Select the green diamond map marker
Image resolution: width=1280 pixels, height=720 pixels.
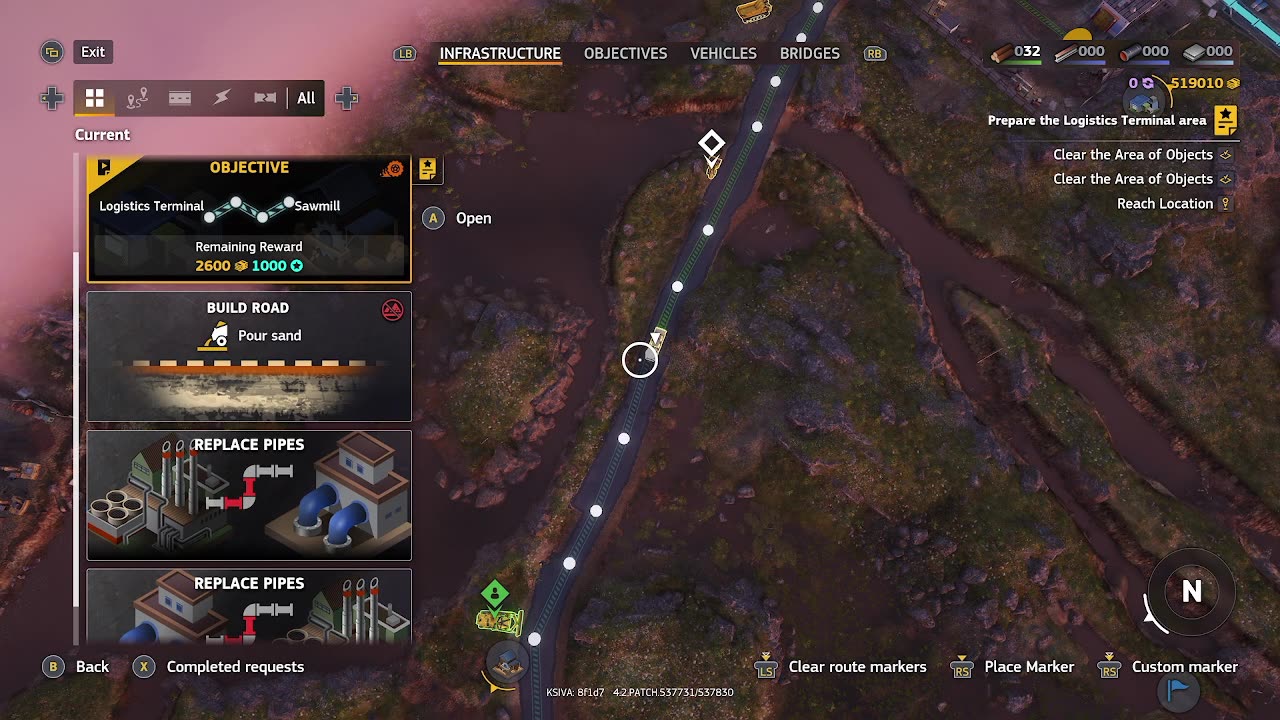495,594
